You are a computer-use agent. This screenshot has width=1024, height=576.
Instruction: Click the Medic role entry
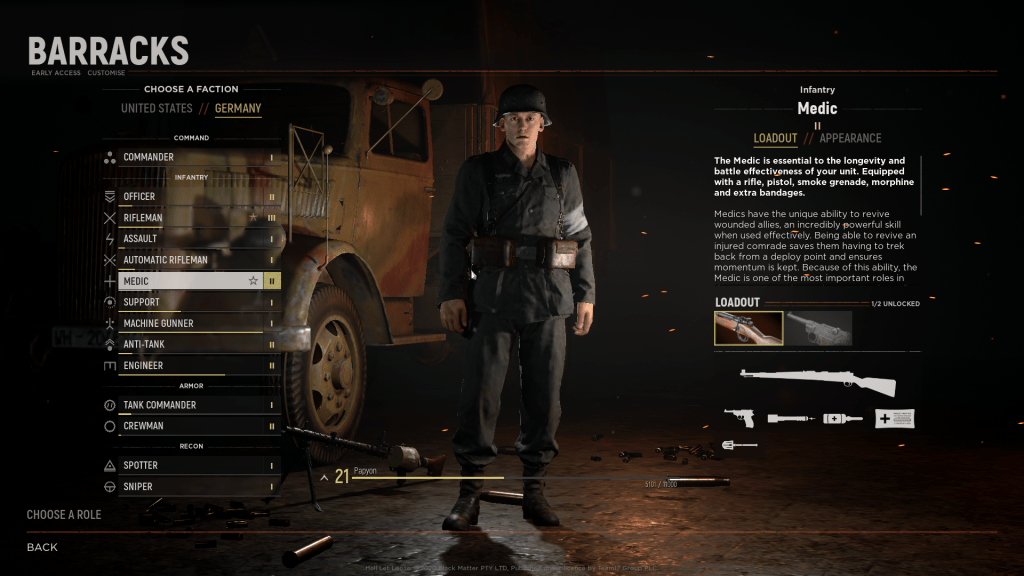coord(190,281)
